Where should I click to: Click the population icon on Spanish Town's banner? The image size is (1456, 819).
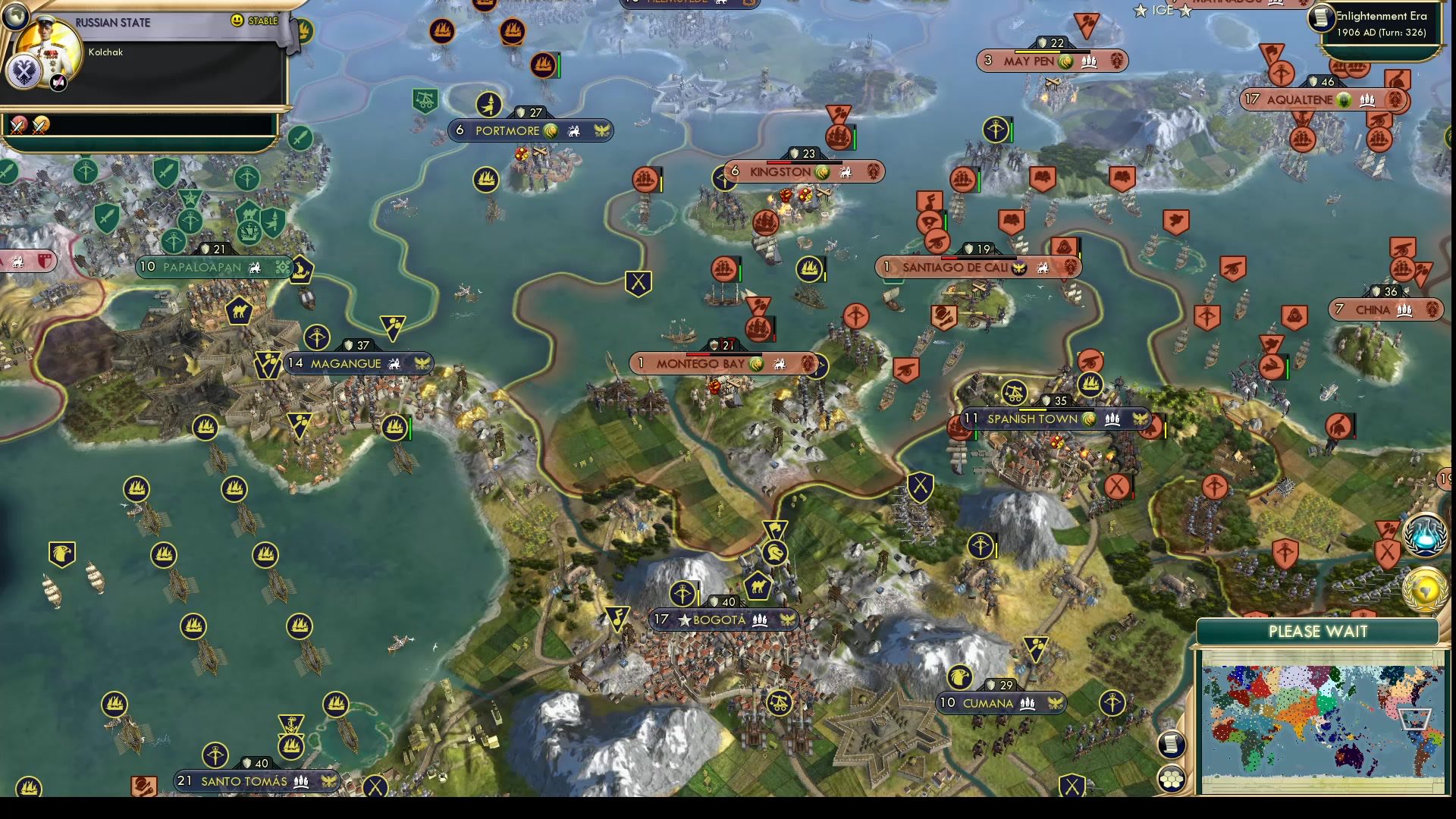[x=1112, y=419]
